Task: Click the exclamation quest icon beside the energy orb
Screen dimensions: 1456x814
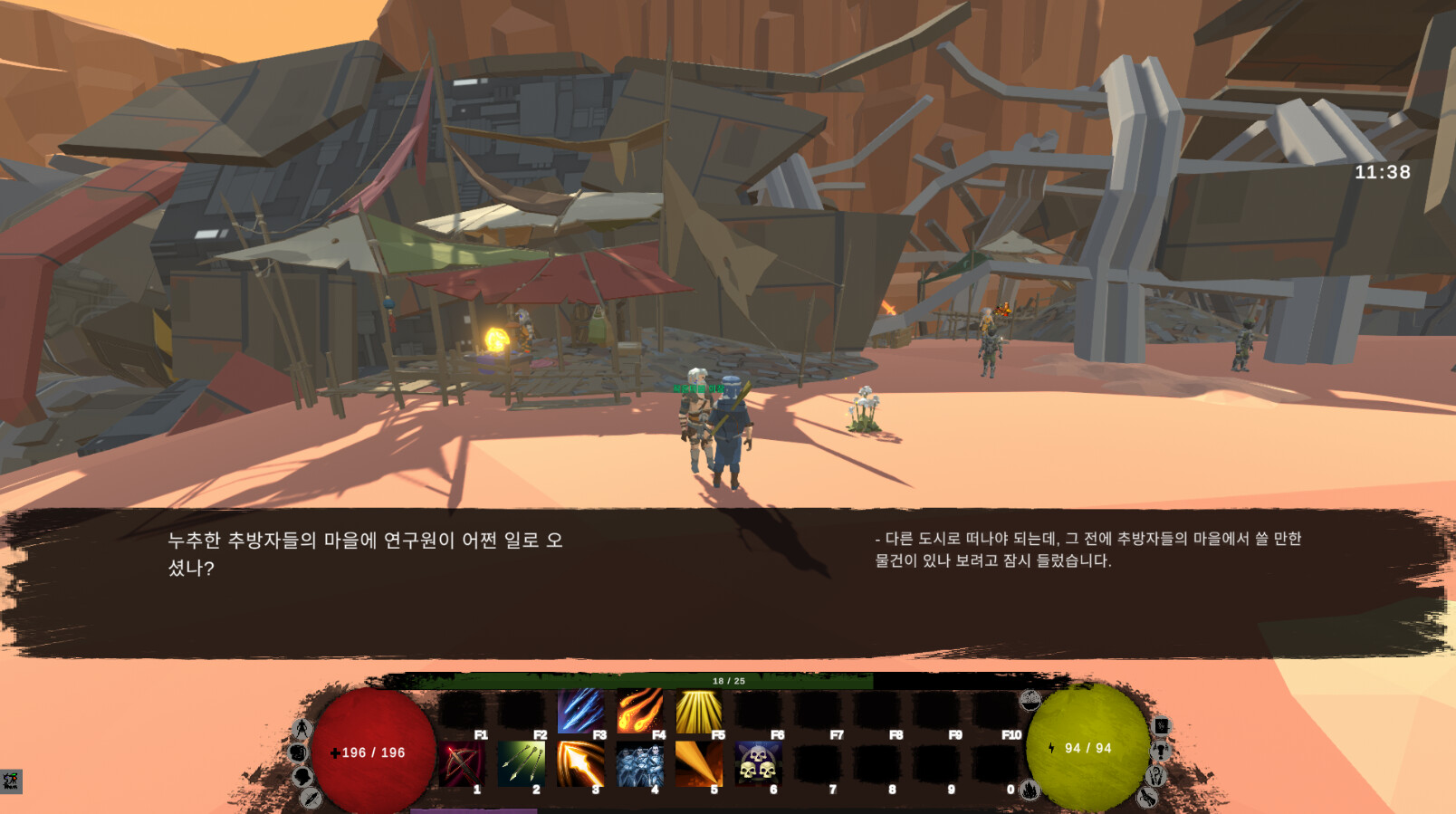Action: (1161, 752)
